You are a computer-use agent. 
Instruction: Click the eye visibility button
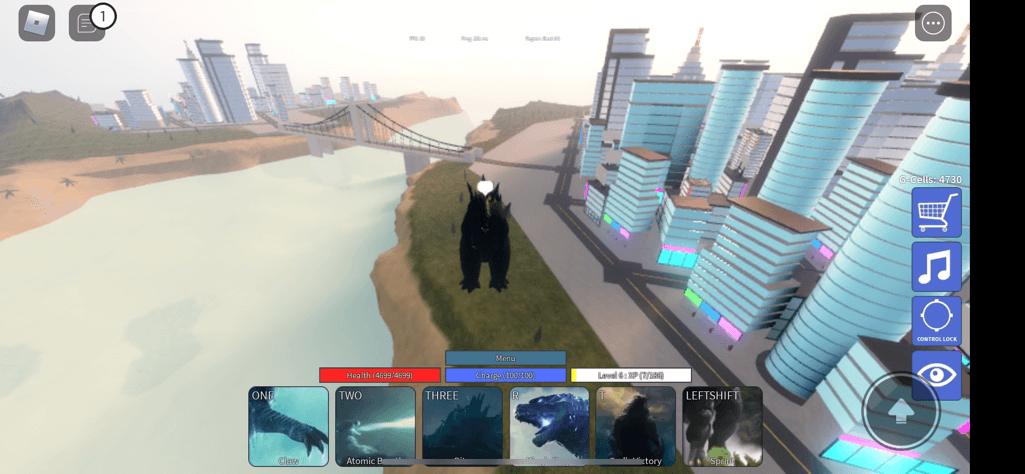pos(936,374)
